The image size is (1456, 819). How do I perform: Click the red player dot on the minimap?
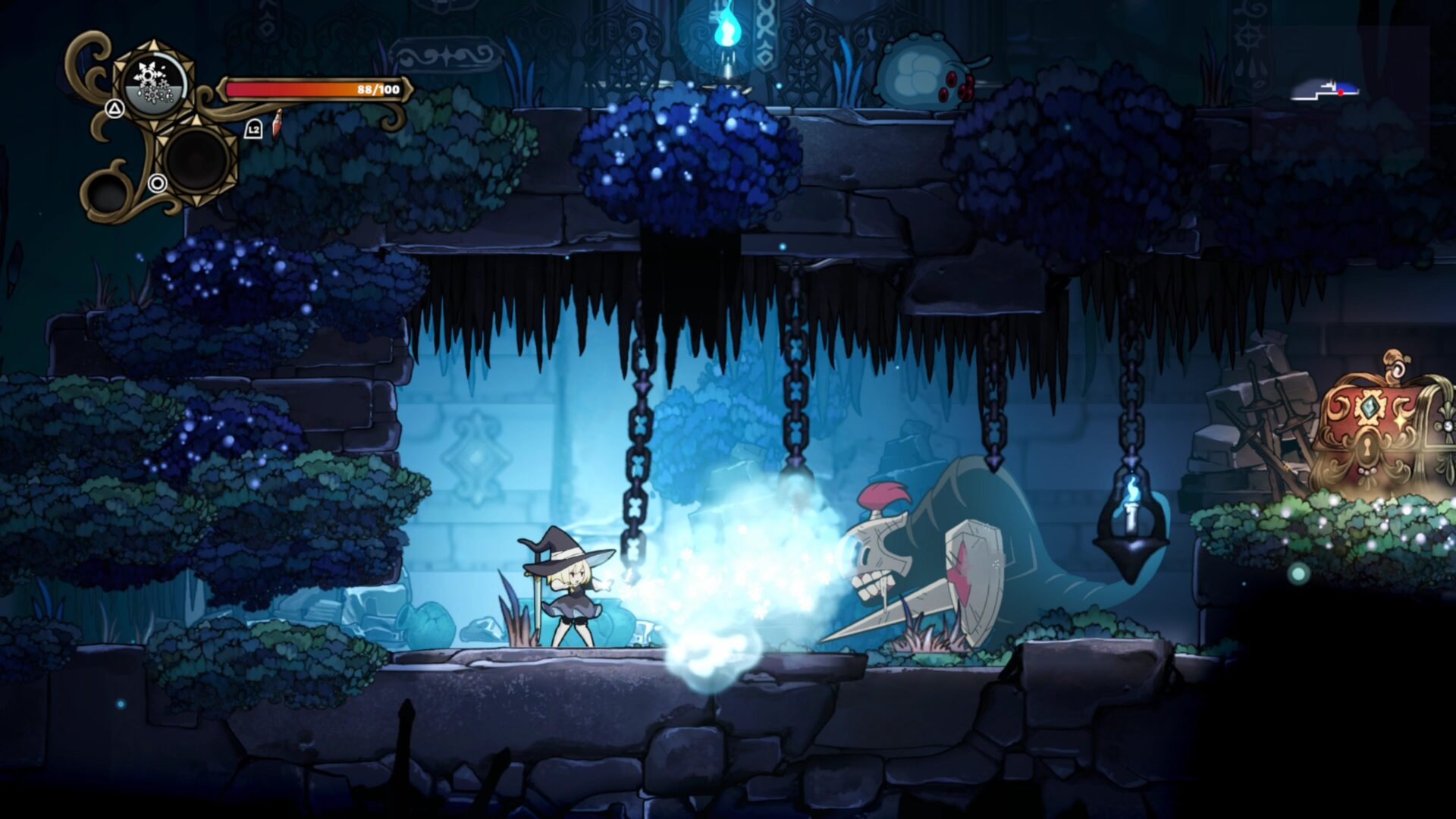click(1341, 93)
